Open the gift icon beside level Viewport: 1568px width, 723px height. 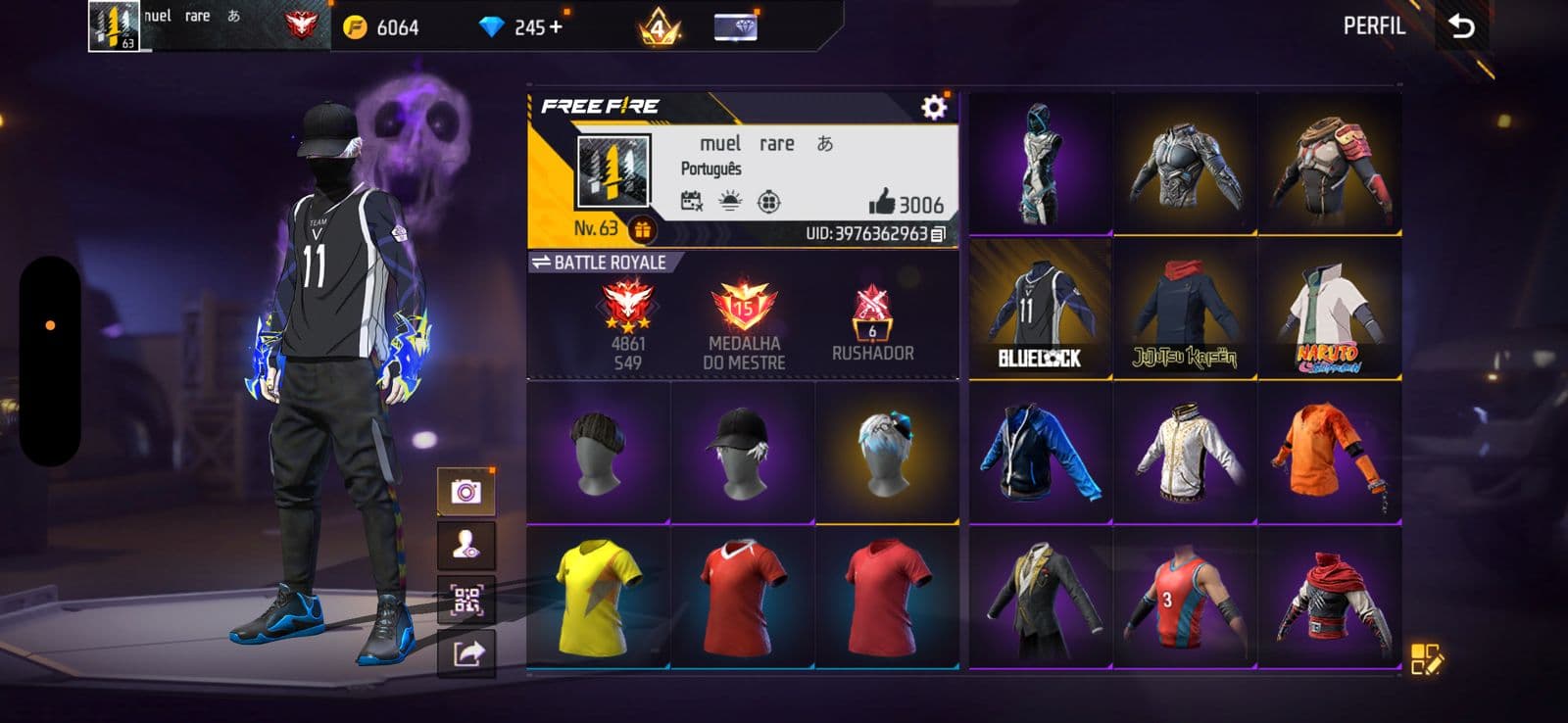642,229
